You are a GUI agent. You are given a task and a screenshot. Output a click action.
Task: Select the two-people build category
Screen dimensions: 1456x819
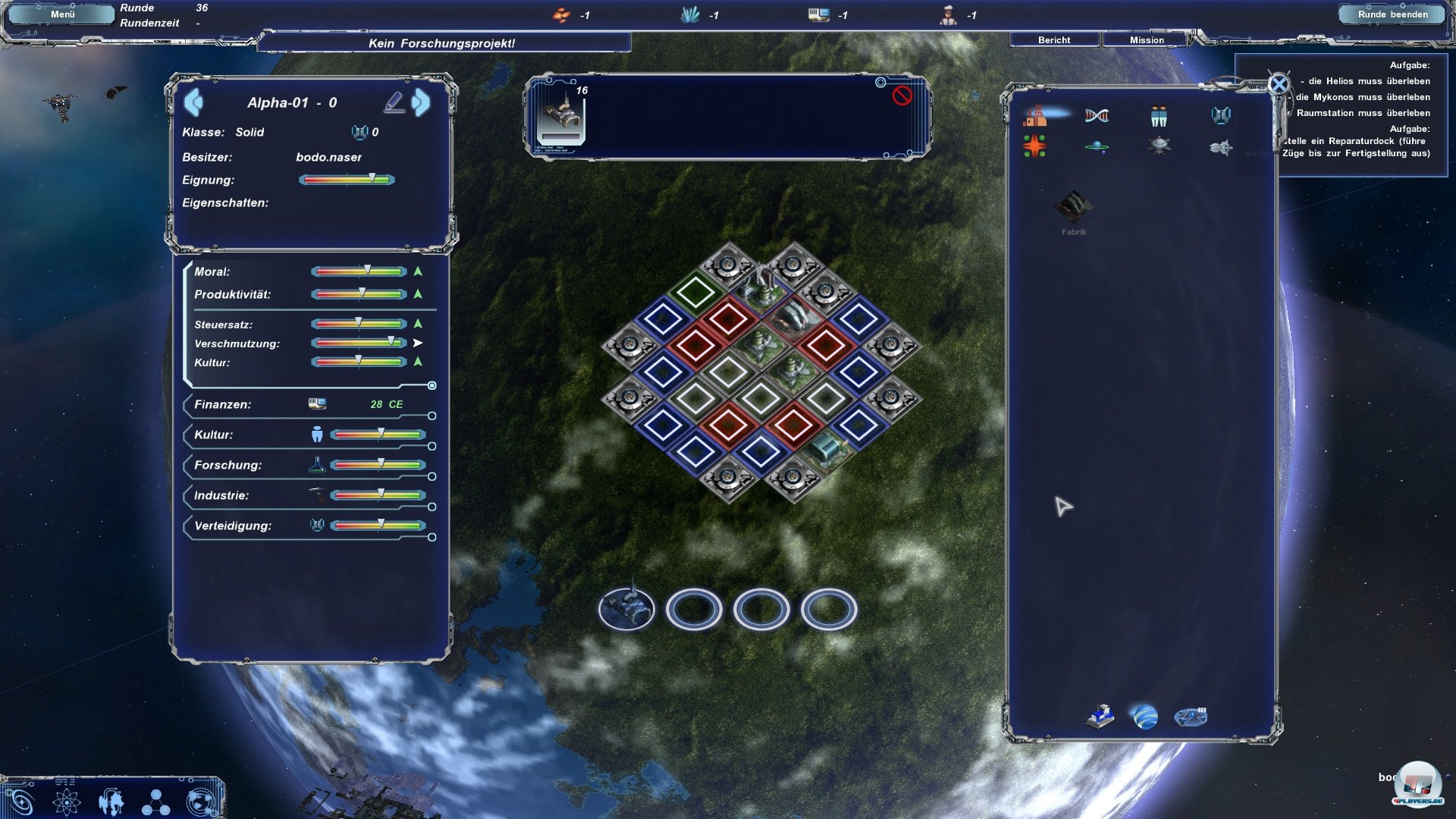point(1159,116)
